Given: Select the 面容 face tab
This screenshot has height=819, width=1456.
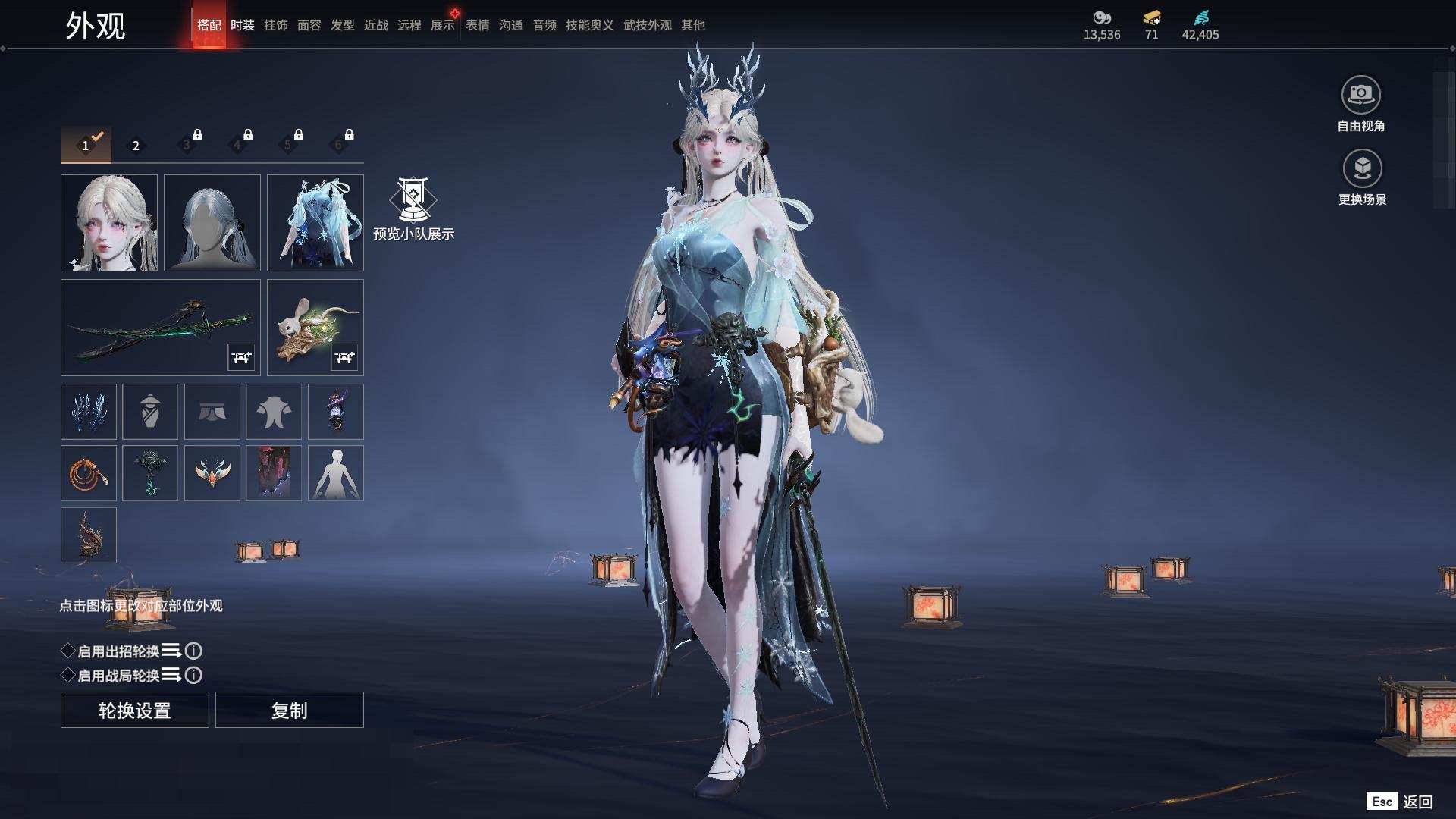Looking at the screenshot, I should (309, 25).
